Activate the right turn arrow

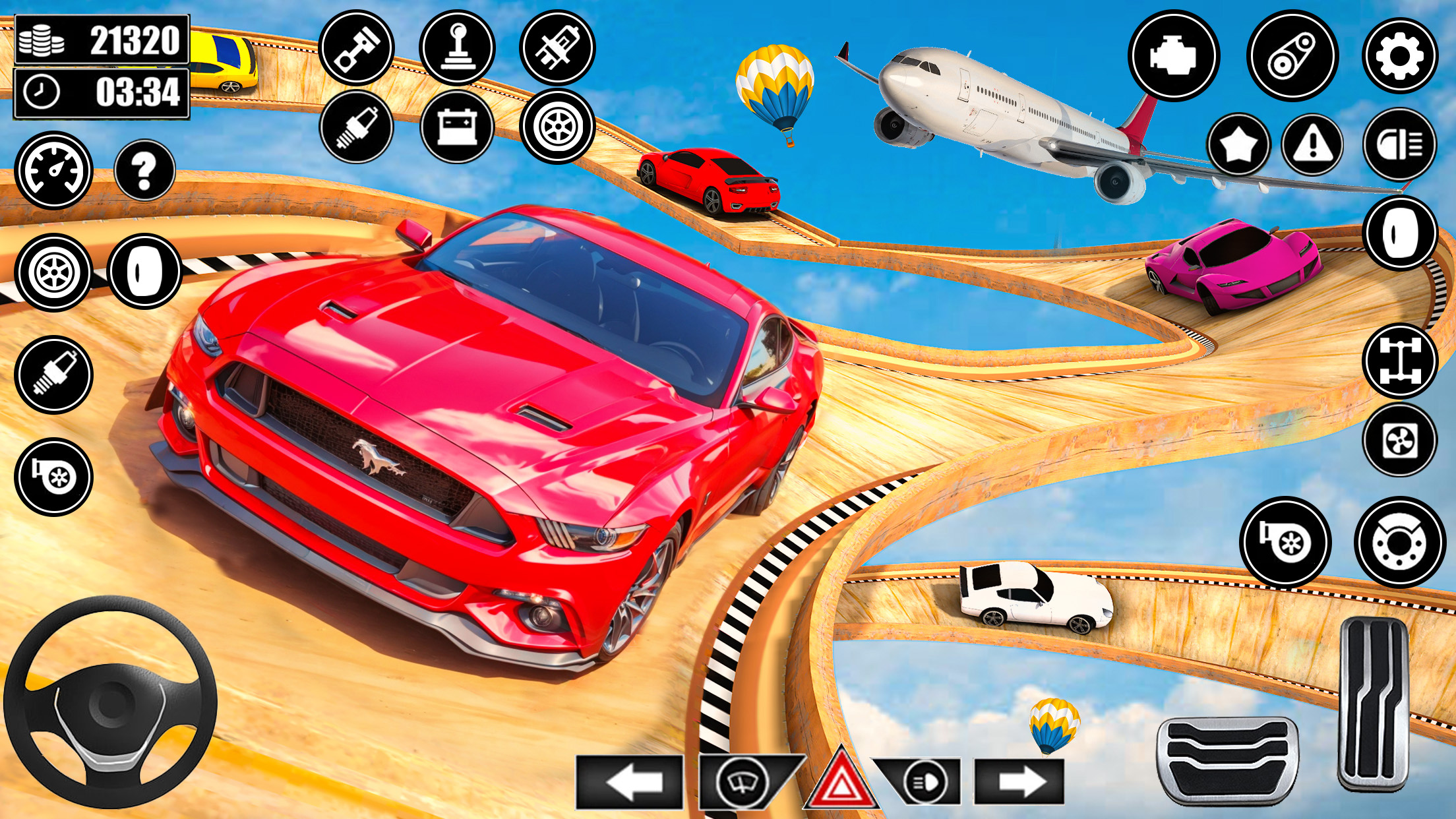1019,783
